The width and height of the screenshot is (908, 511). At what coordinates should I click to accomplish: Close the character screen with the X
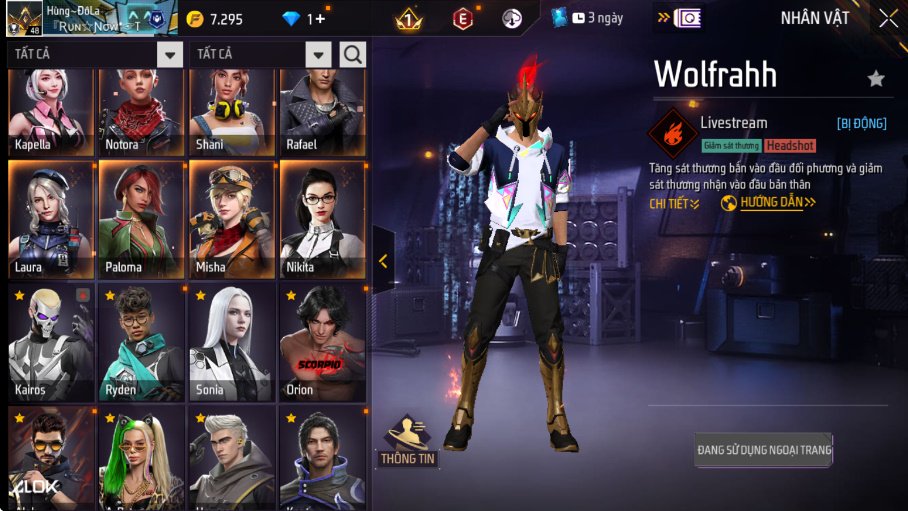pyautogui.click(x=888, y=18)
